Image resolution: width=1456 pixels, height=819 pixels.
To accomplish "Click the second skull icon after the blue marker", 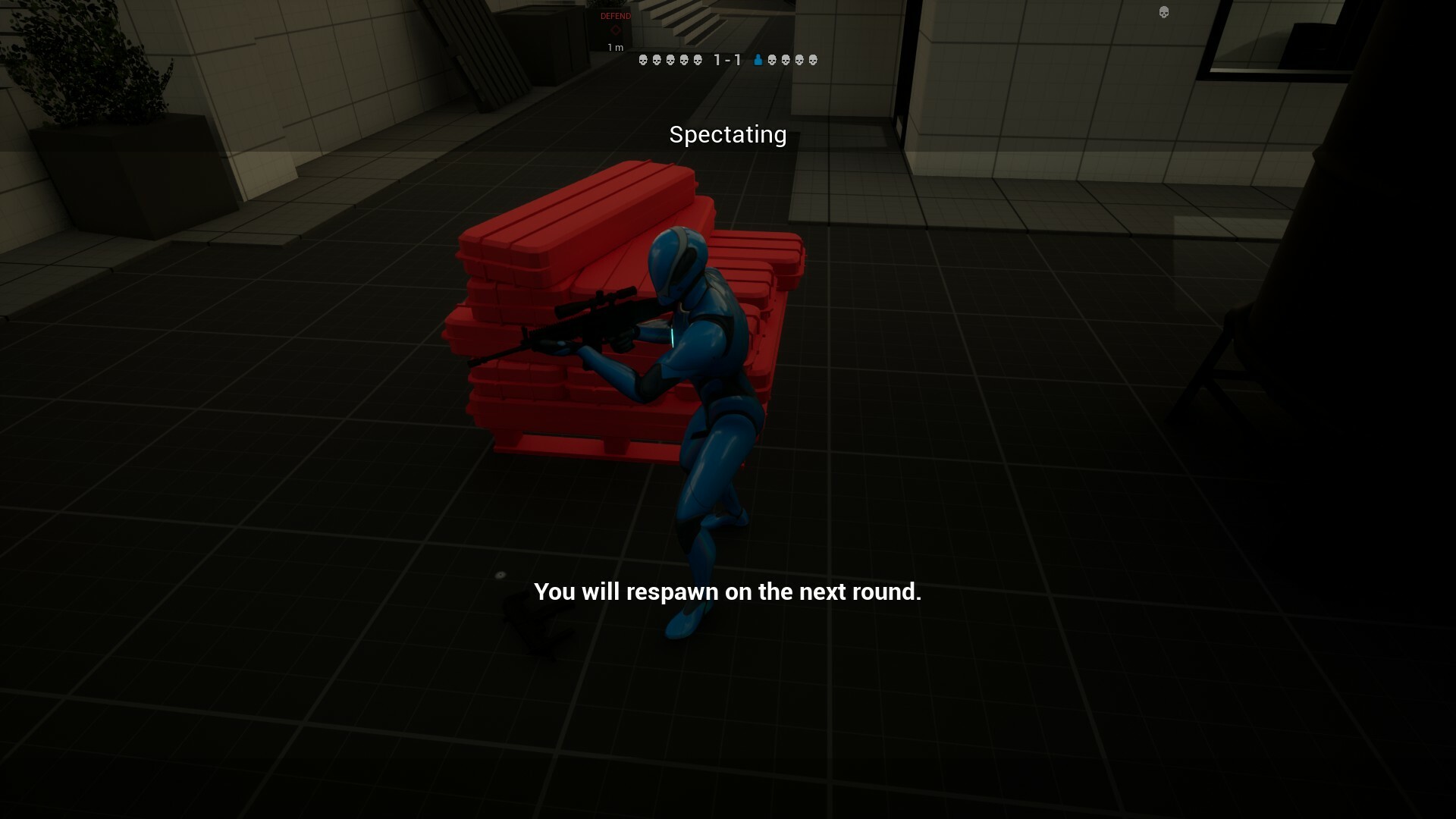I will click(786, 61).
